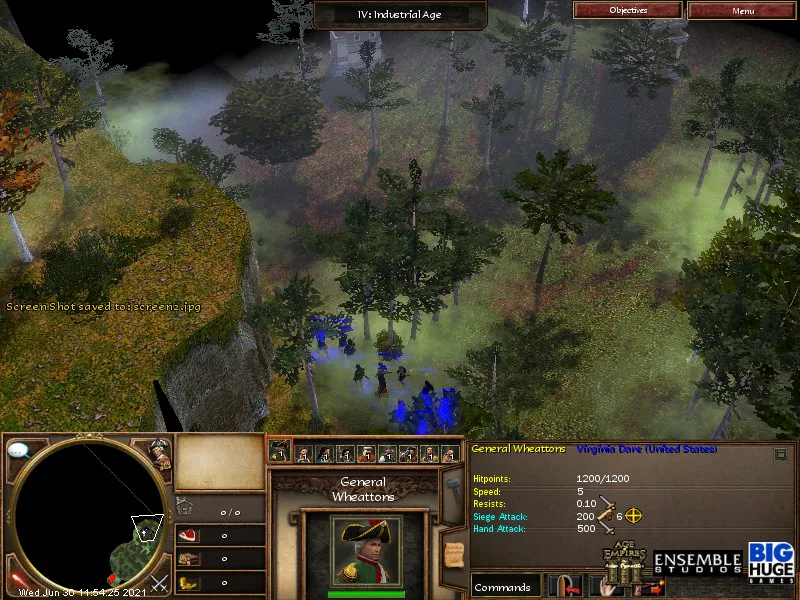
Task: Click the crossed swords minimap button
Action: (158, 580)
